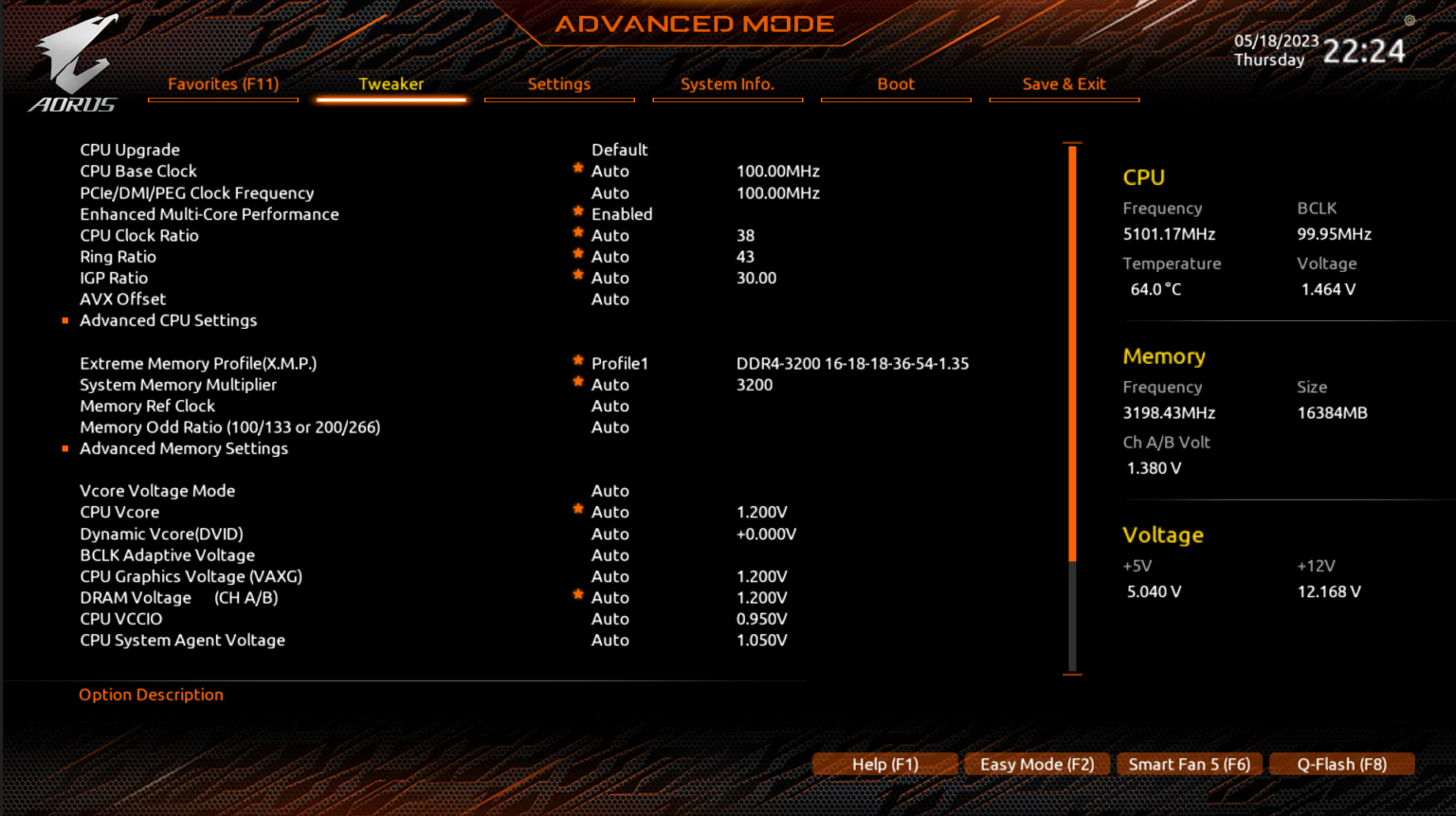Click the star beside CPU Vcore

point(577,508)
